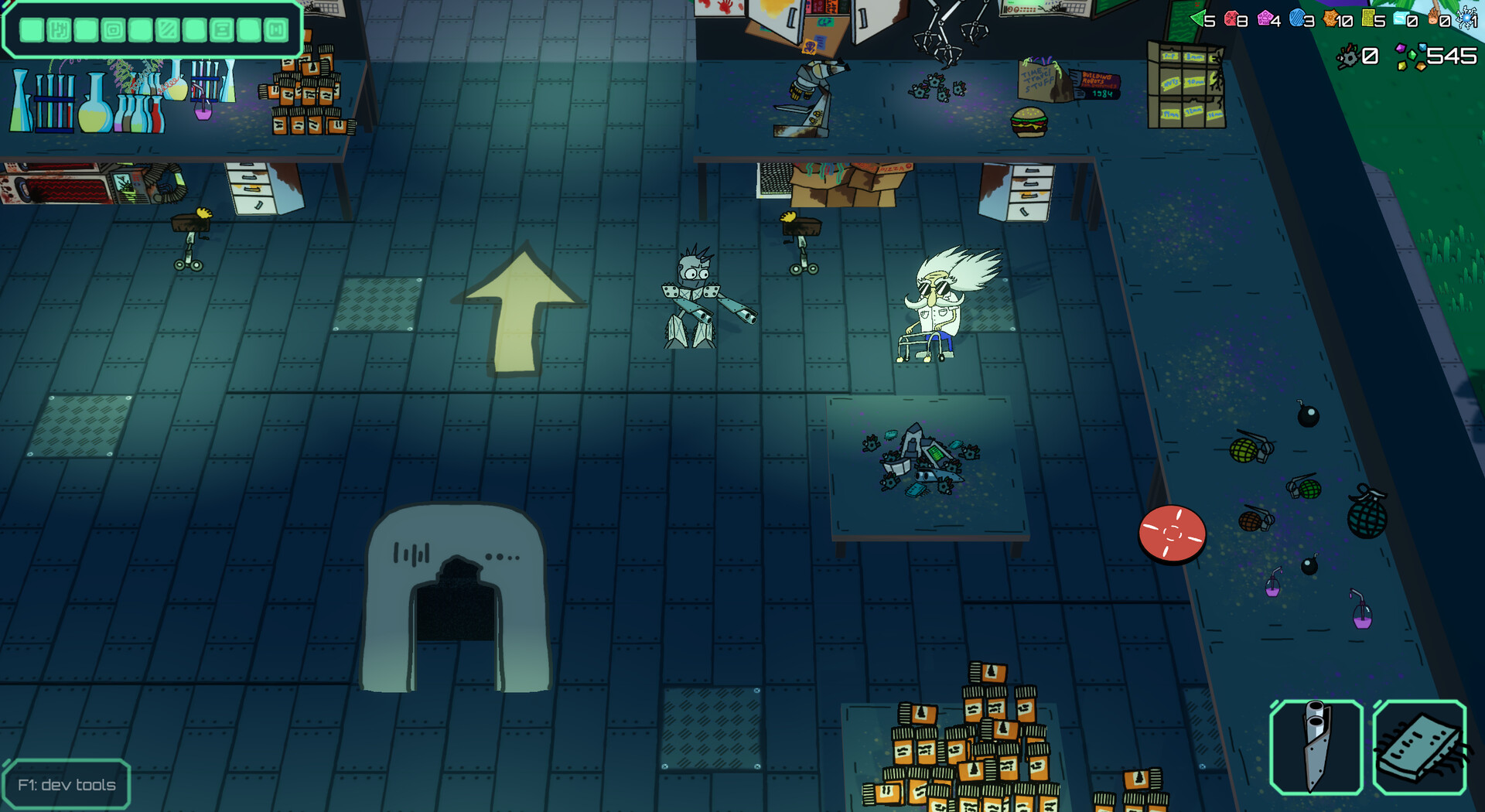Screen dimensions: 1485x812
Task: Click the cyan cube resource counter
Action: [x=1398, y=17]
